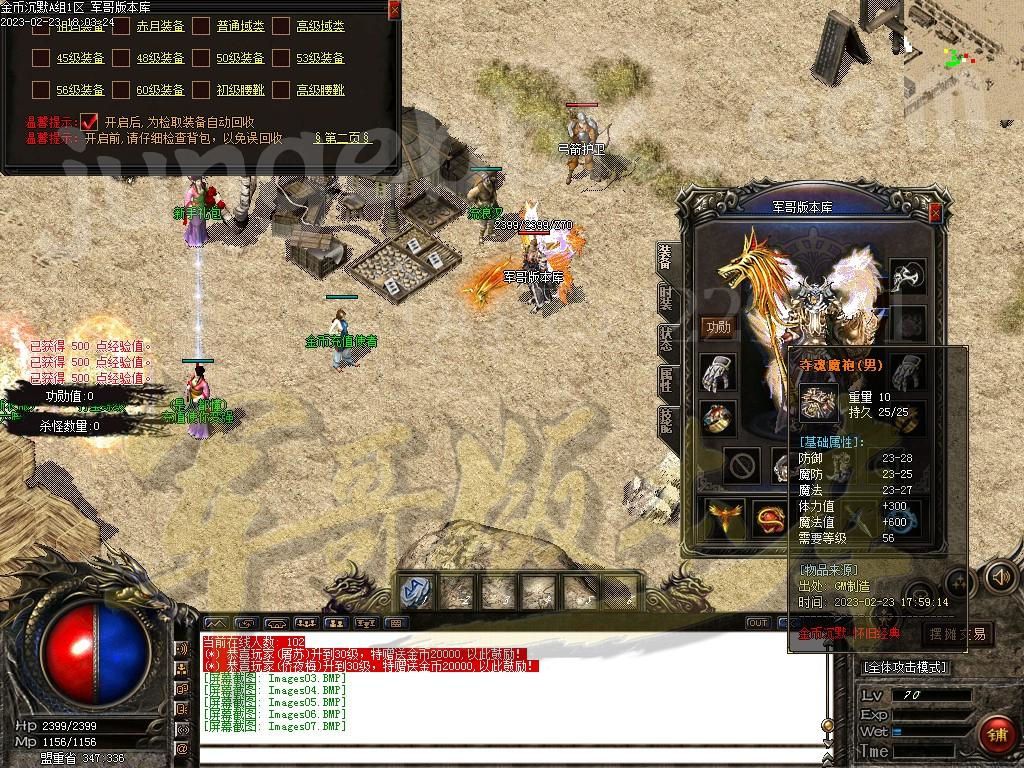Tick the 48级装备 checkbox
The height and width of the screenshot is (768, 1024).
coord(121,58)
